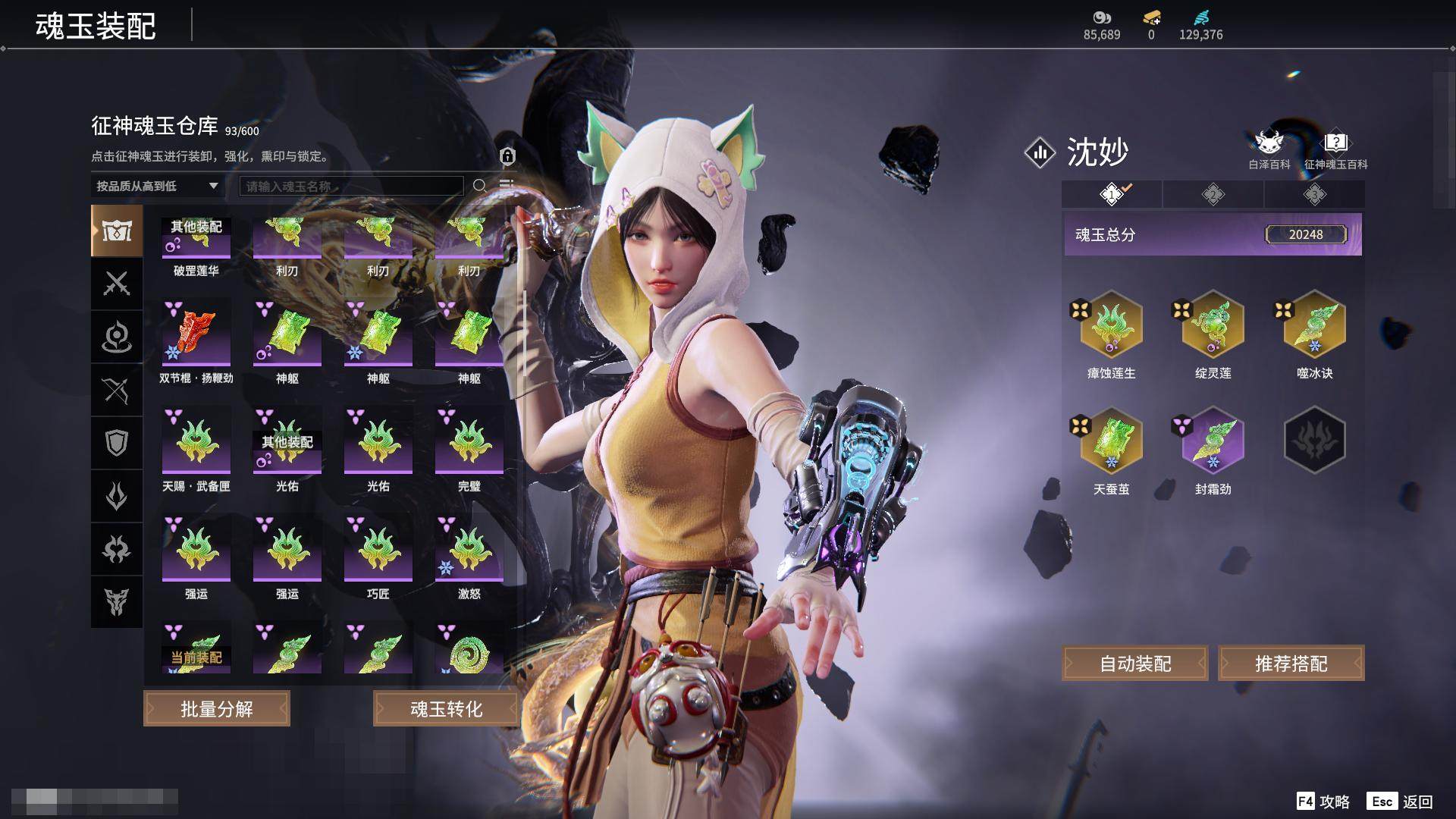Select equipped 封霜劲 soul jade
Image resolution: width=1456 pixels, height=819 pixels.
click(x=1213, y=441)
